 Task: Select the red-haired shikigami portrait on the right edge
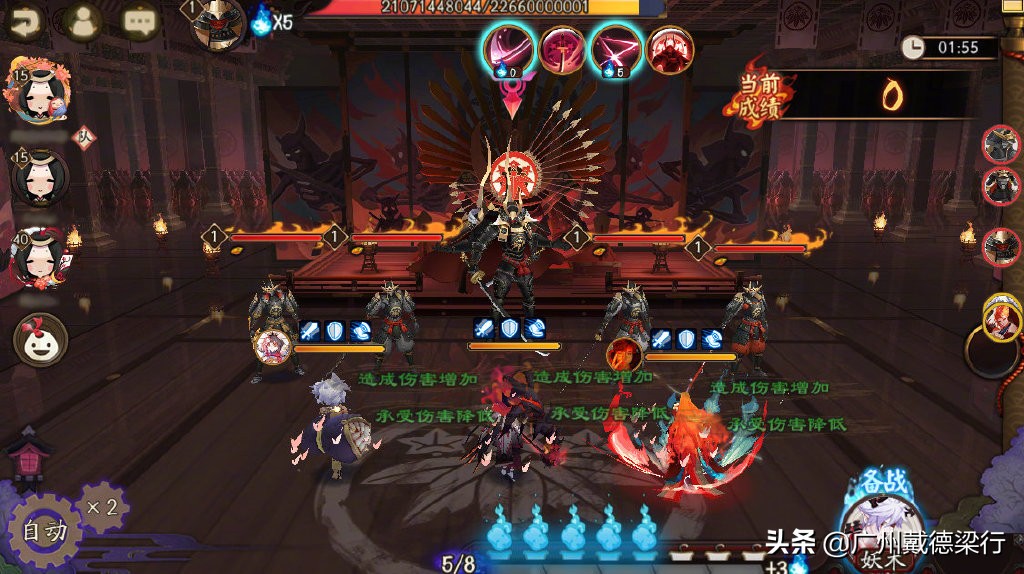[x=1002, y=320]
